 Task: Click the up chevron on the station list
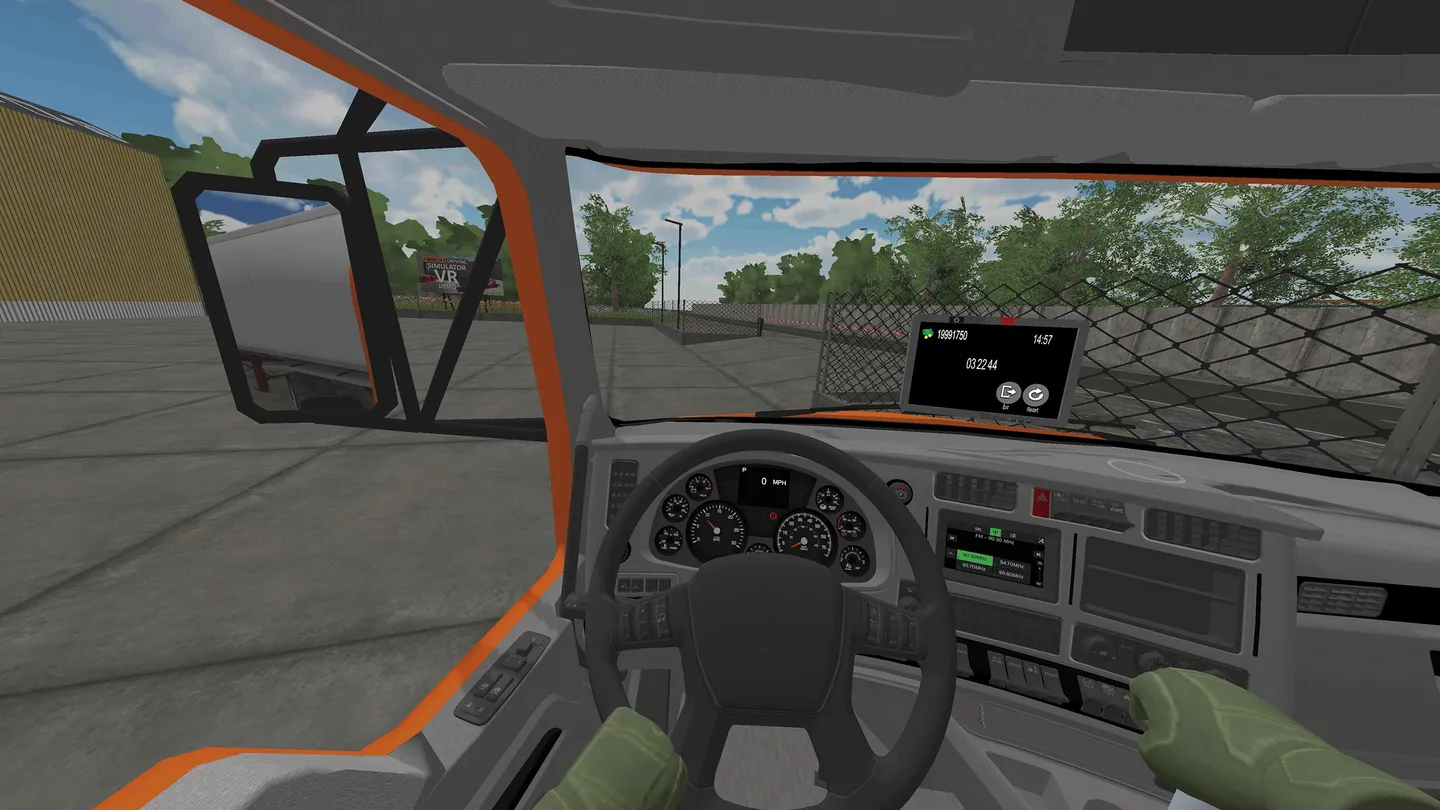pyautogui.click(x=1039, y=562)
